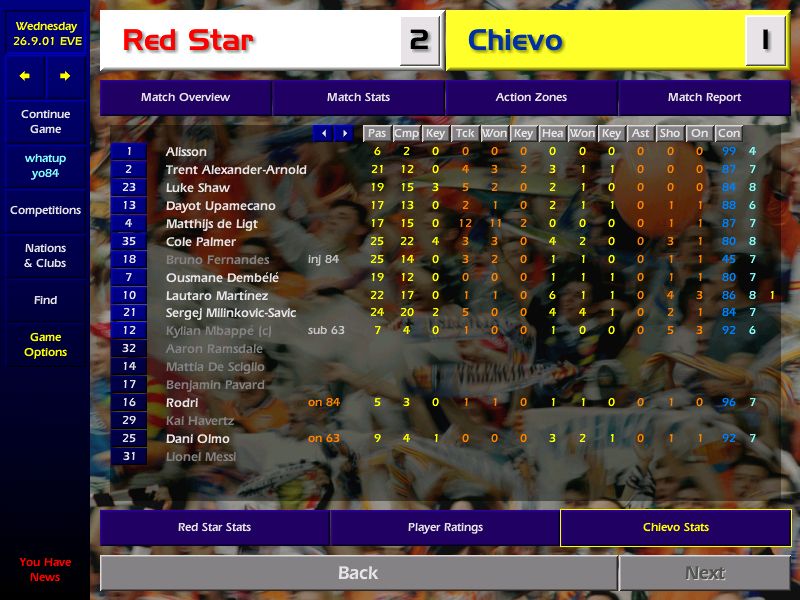Open the Find menu

tap(45, 300)
